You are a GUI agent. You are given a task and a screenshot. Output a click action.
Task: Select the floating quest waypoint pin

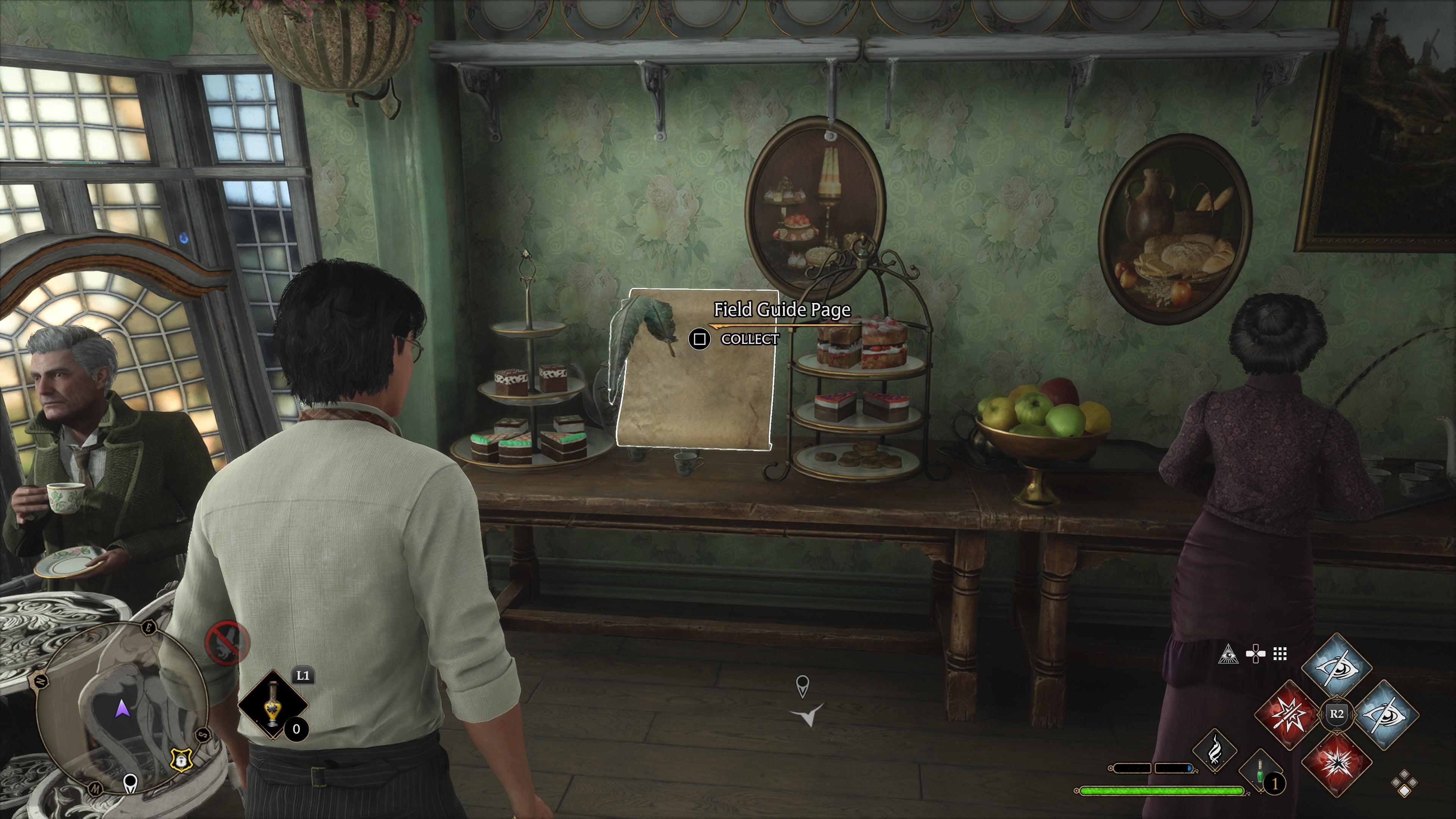pos(802,686)
